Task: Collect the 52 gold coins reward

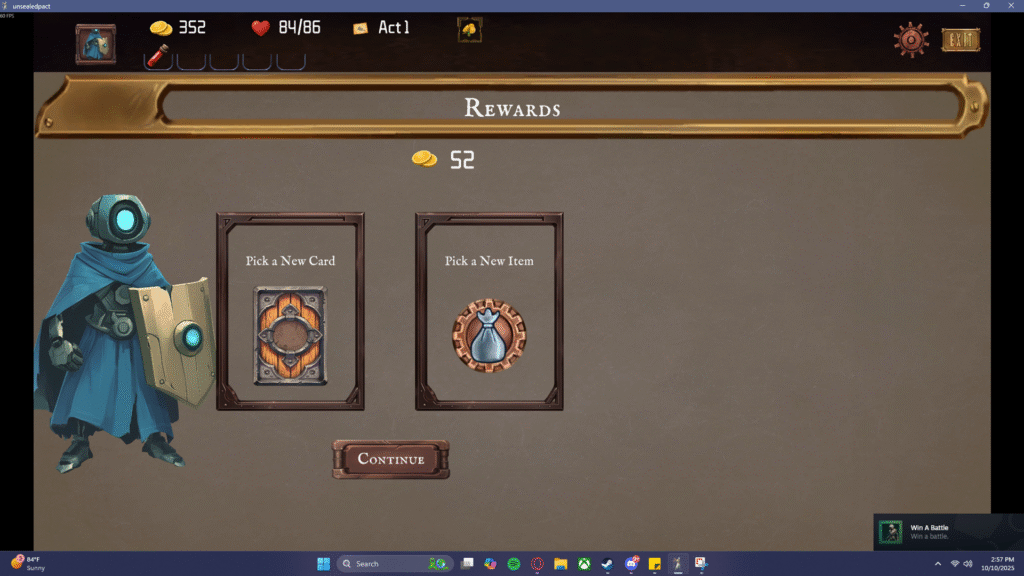Action: 442,159
